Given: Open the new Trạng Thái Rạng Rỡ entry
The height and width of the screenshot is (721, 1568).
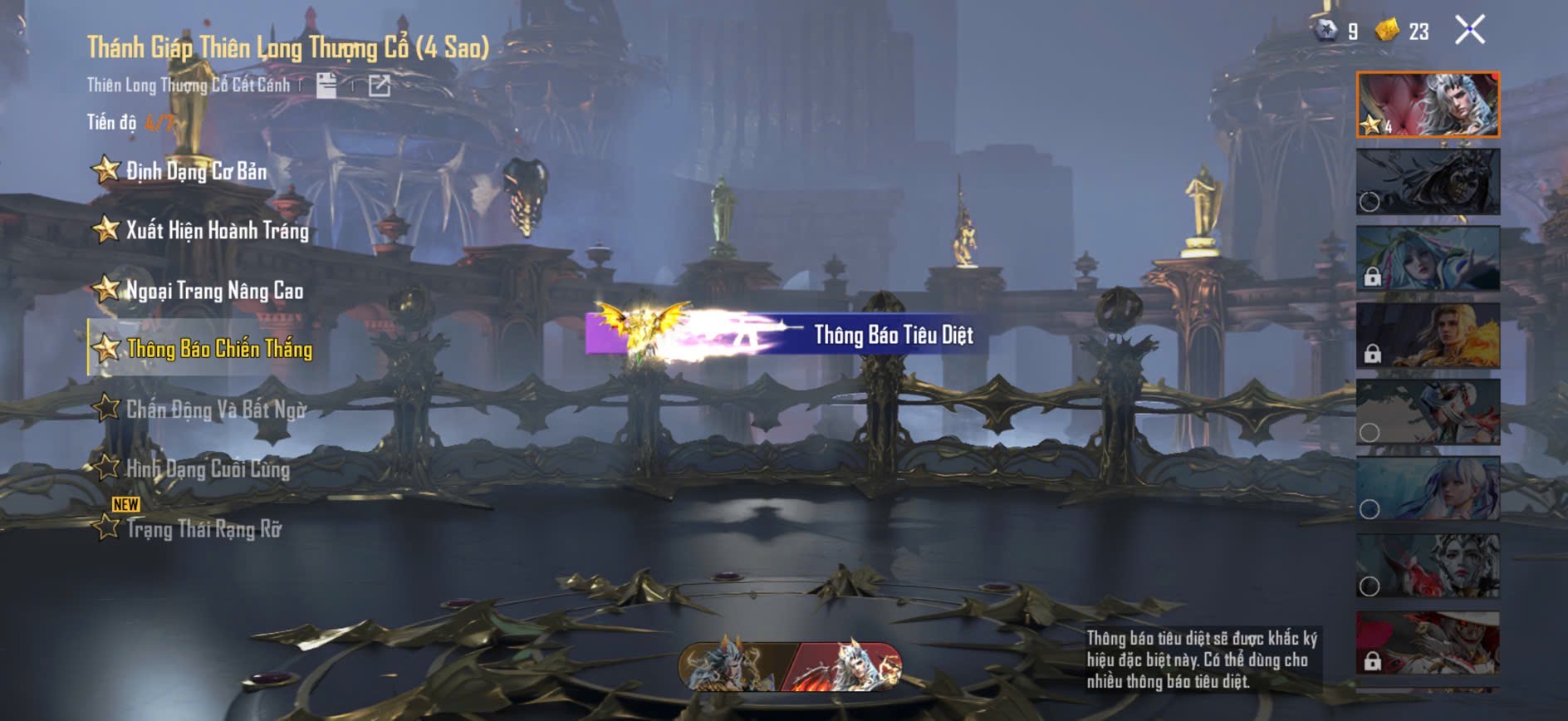Looking at the screenshot, I should pos(203,528).
